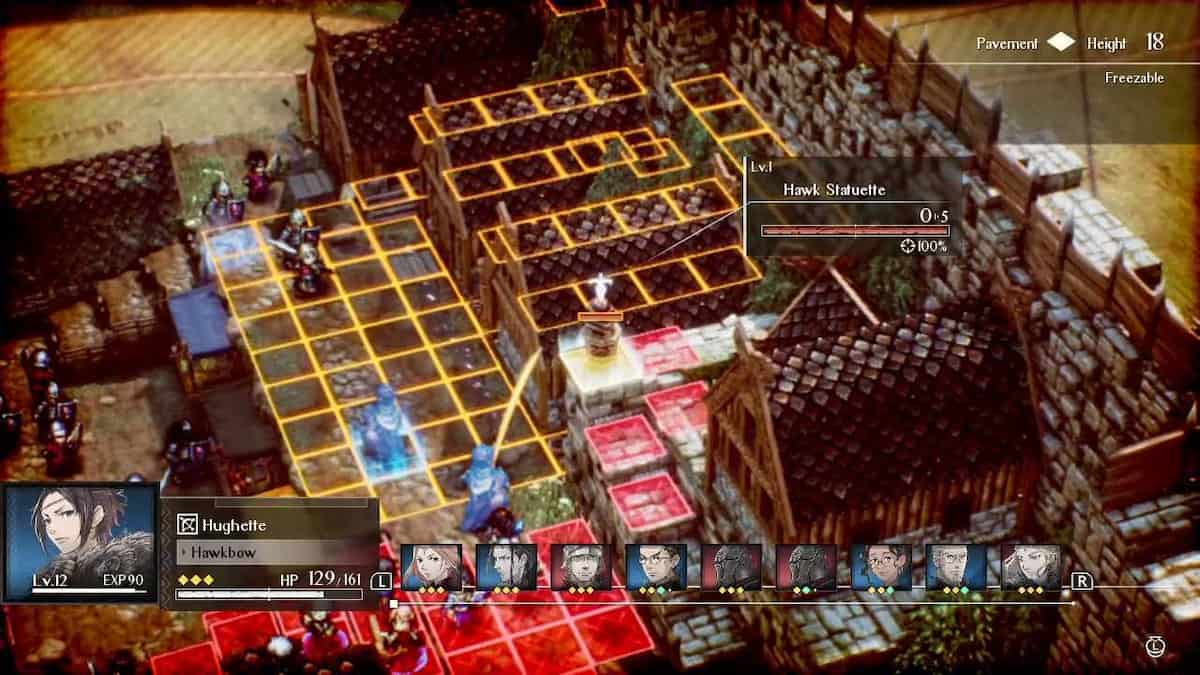Viewport: 1200px width, 675px height.
Task: Target the Hawk Statuette unit on the rooftop
Action: (599, 300)
